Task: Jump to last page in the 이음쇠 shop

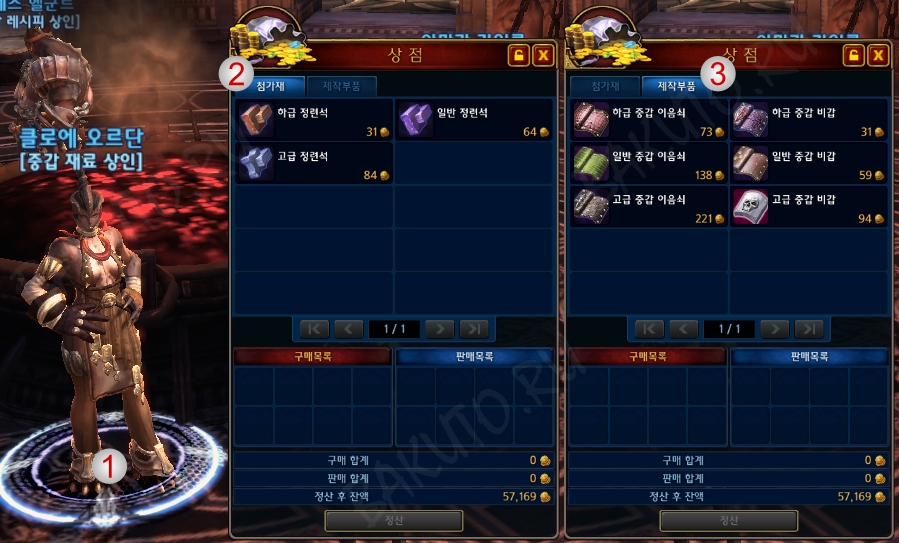Action: (809, 328)
